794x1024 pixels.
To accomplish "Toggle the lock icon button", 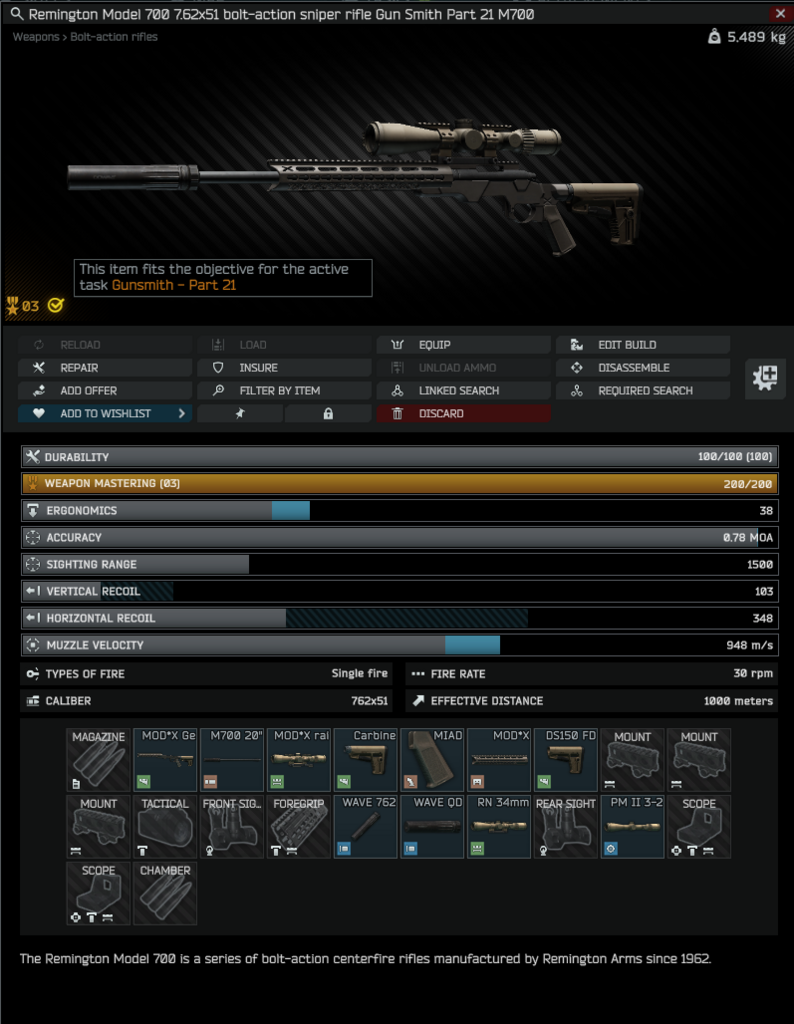I will click(x=328, y=413).
